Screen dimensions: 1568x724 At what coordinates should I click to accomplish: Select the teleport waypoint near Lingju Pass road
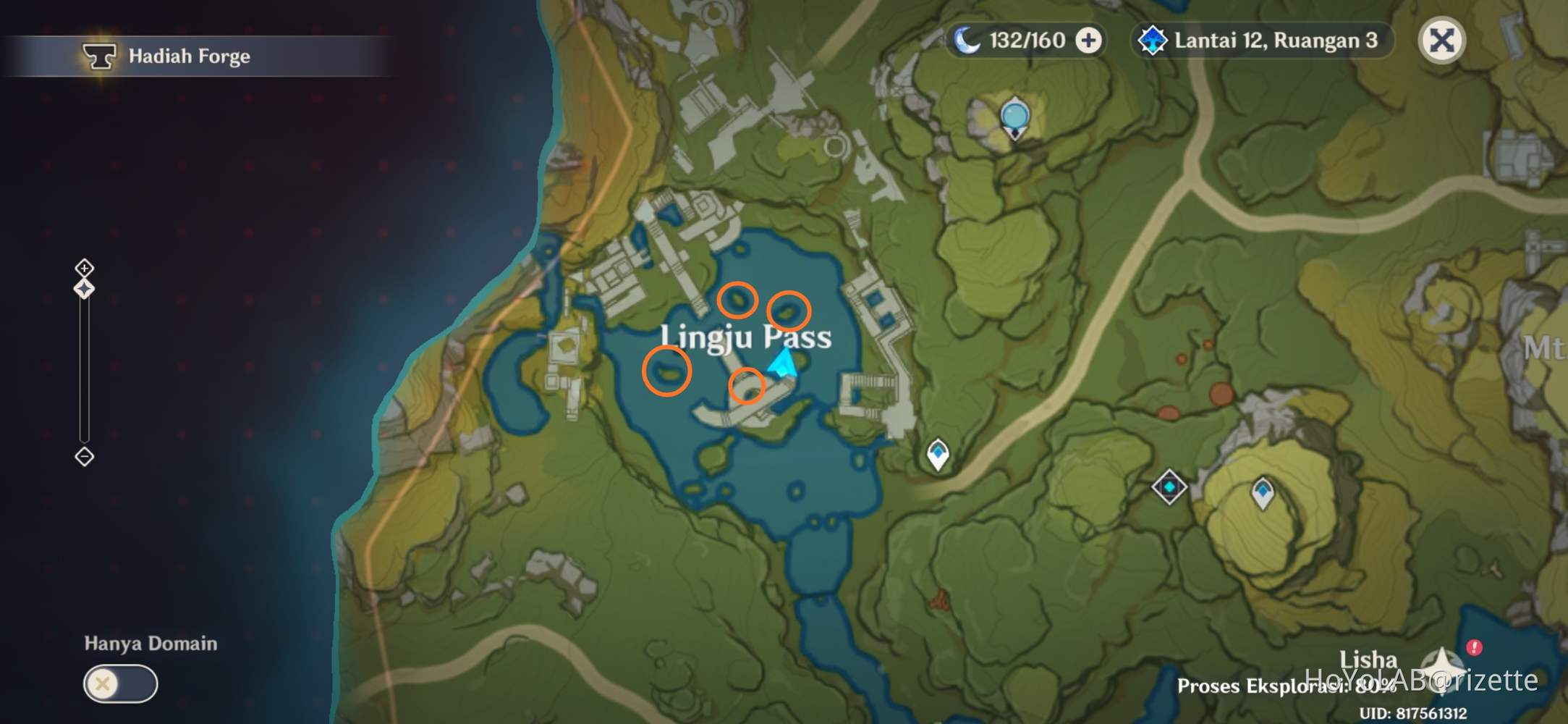937,453
